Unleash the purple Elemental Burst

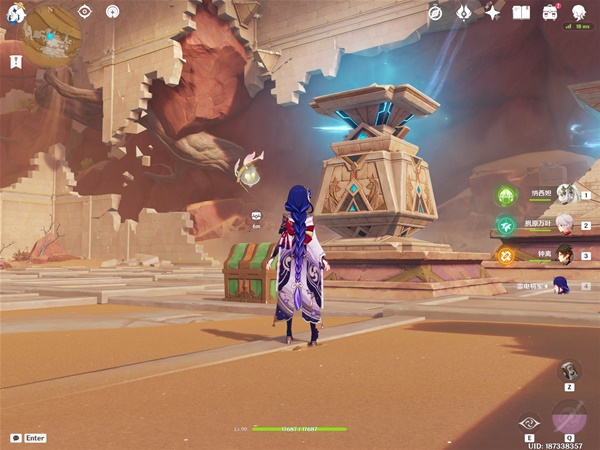click(x=569, y=417)
